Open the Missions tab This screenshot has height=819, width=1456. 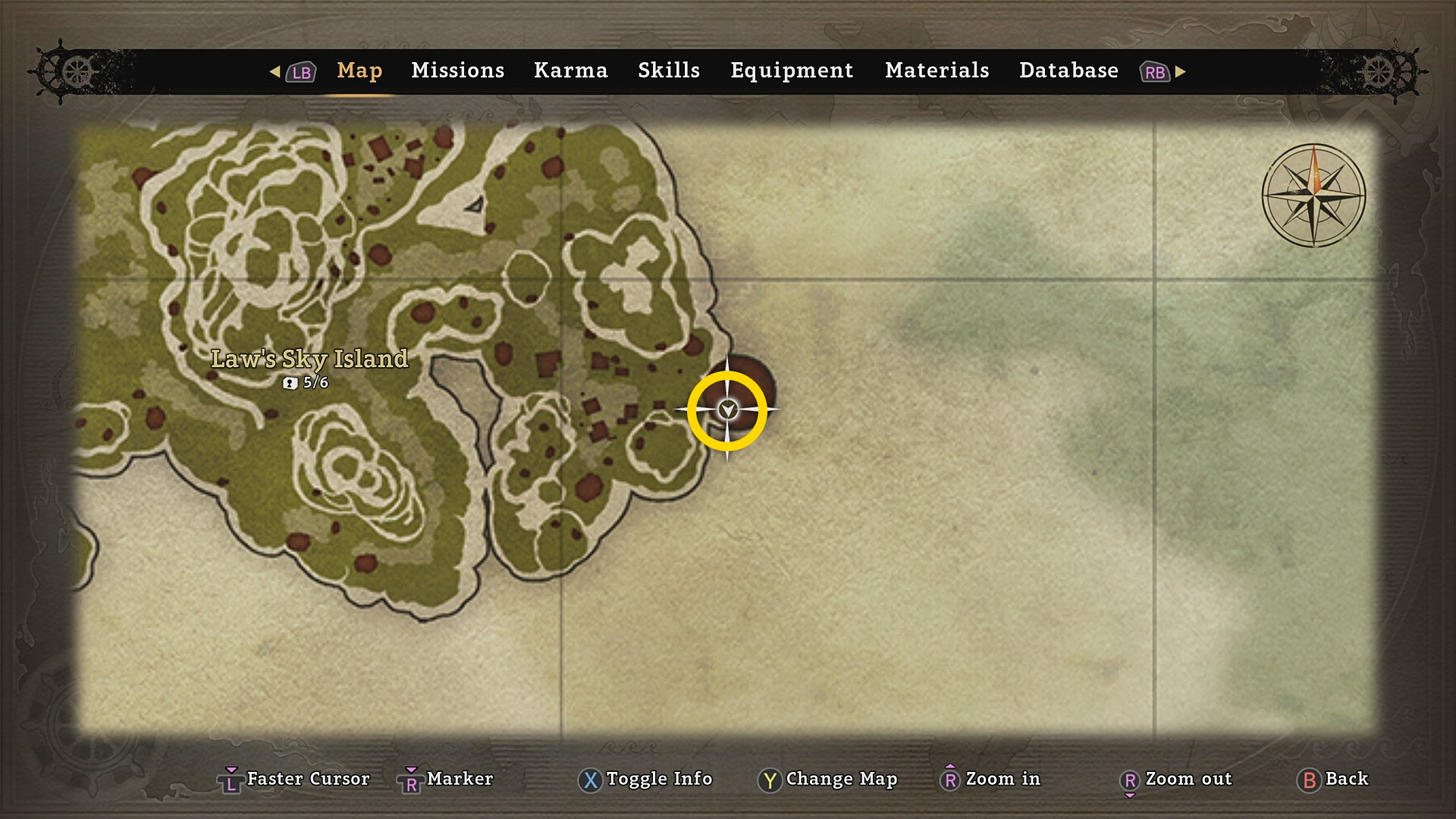pyautogui.click(x=457, y=71)
